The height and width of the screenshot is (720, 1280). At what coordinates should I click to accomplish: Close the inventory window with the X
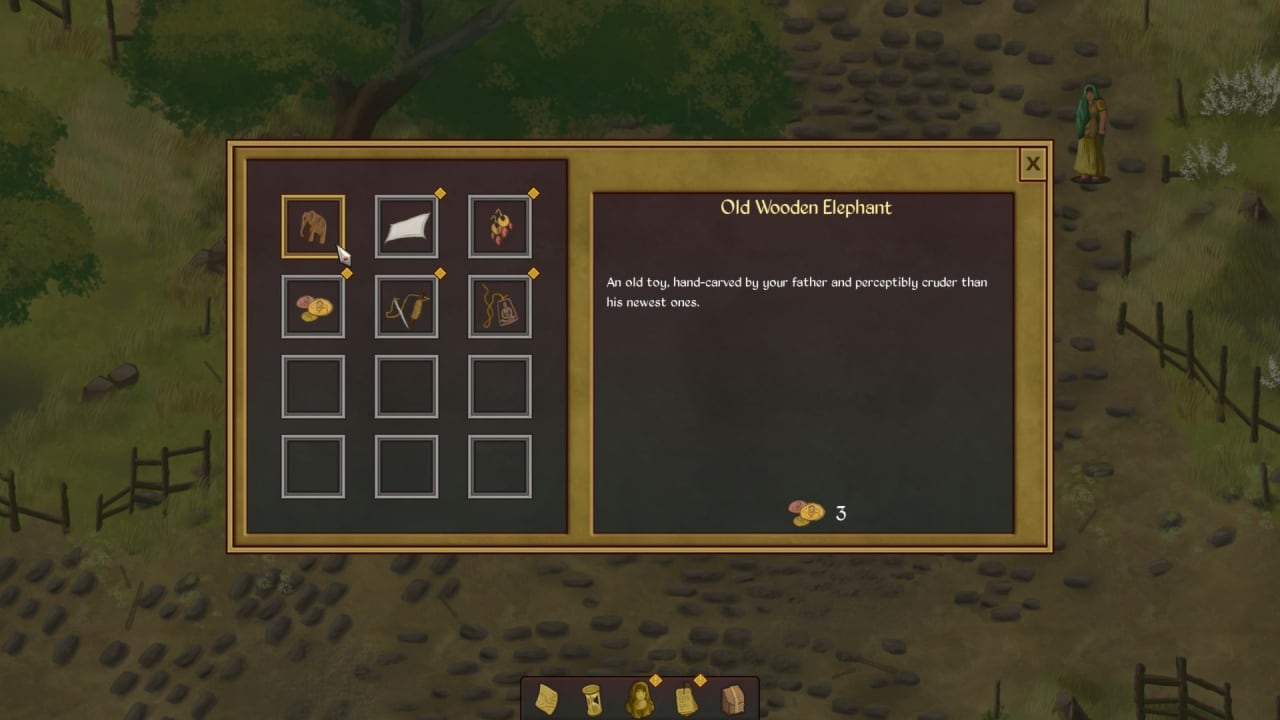[1032, 165]
